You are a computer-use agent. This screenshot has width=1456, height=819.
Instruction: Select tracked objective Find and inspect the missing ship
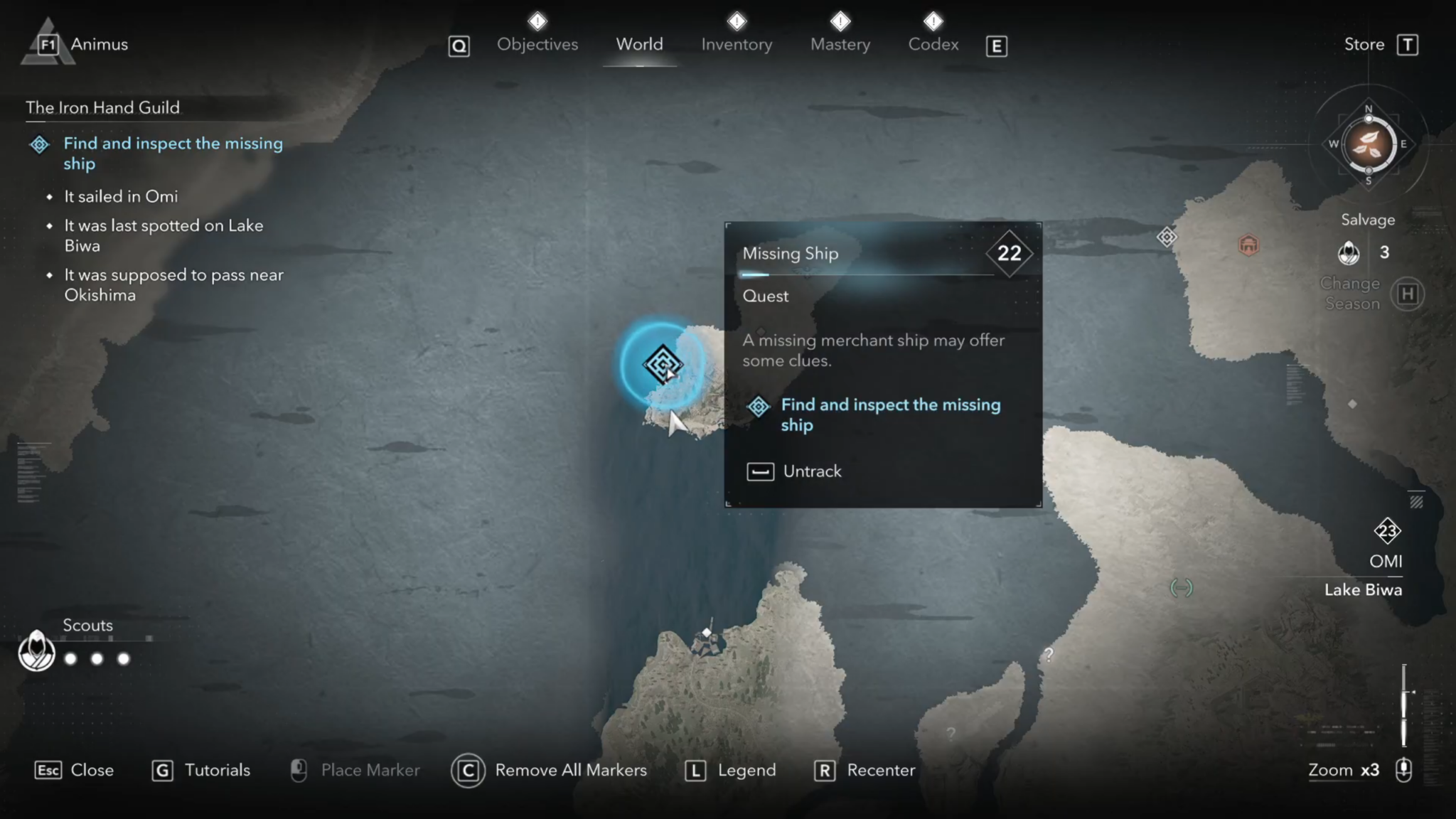pyautogui.click(x=173, y=153)
